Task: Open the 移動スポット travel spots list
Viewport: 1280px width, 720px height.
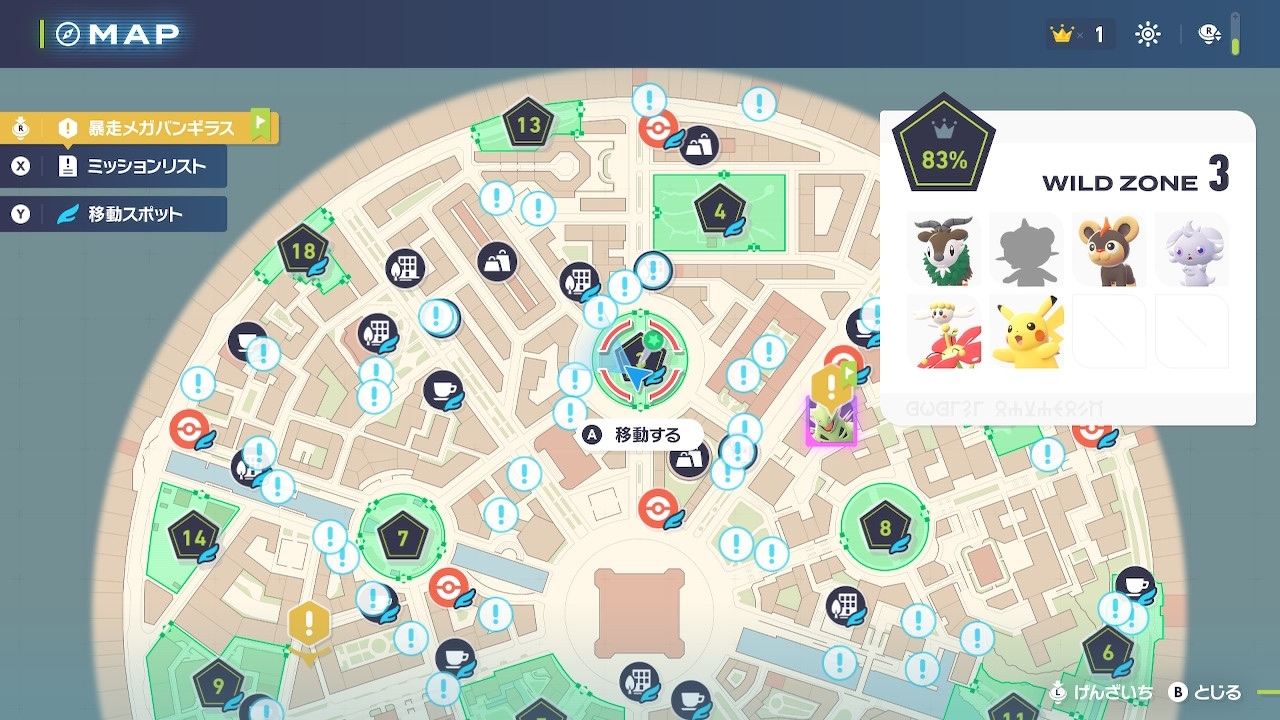Action: 133,214
